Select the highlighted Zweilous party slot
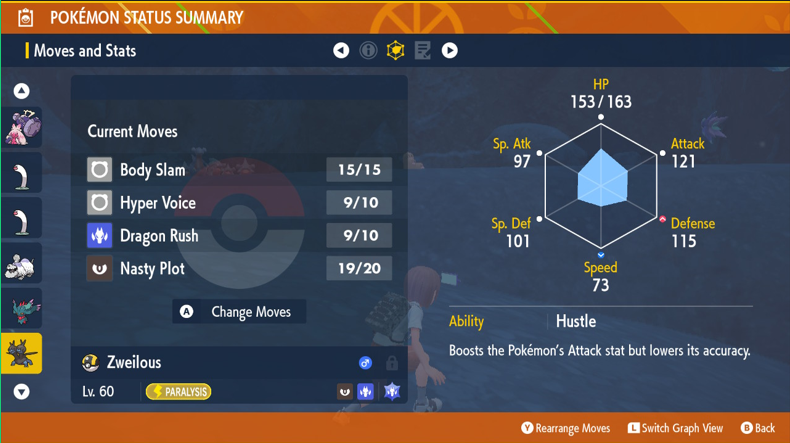The width and height of the screenshot is (790, 443). coord(21,353)
